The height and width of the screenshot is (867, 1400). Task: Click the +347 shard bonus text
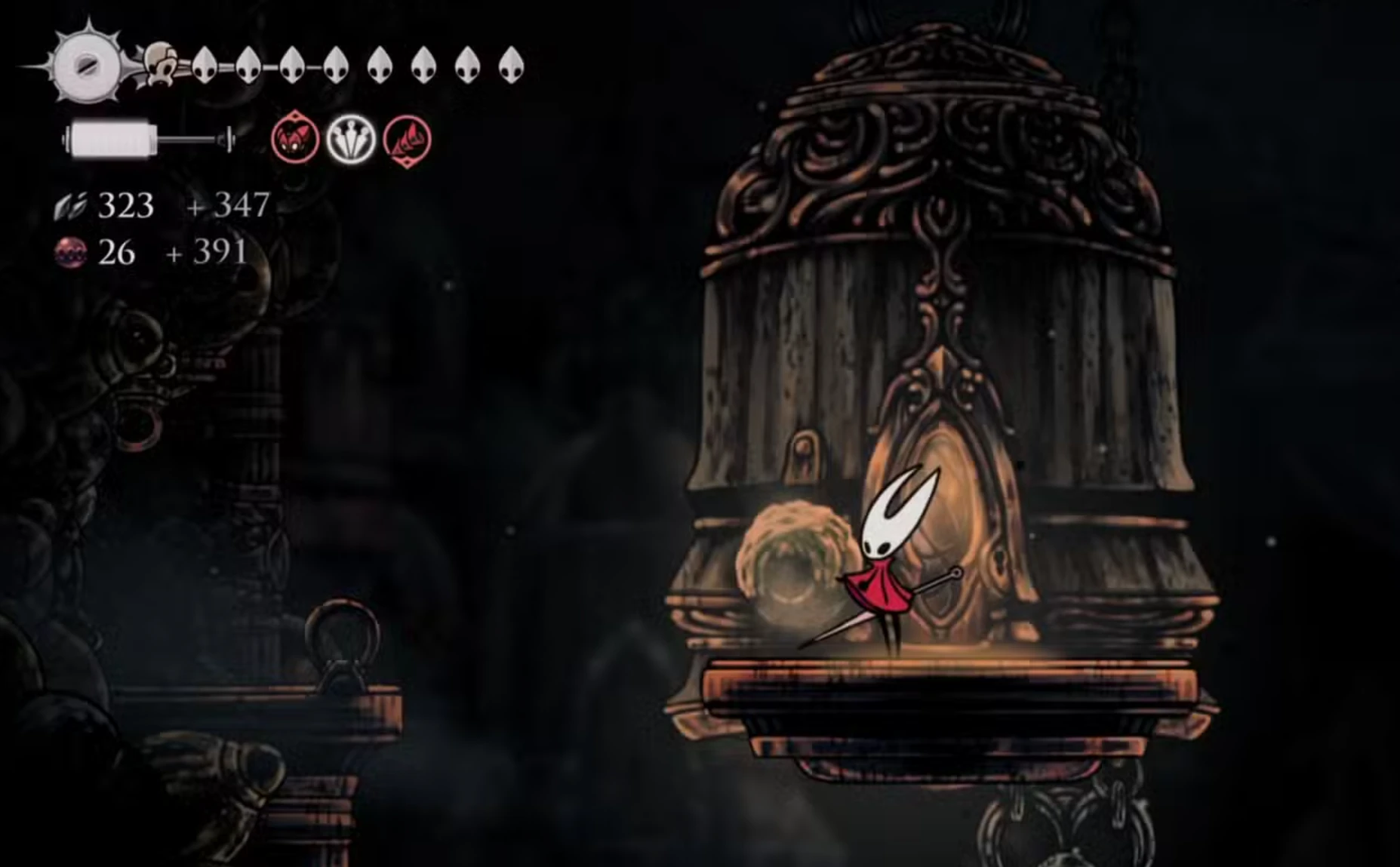(x=226, y=205)
